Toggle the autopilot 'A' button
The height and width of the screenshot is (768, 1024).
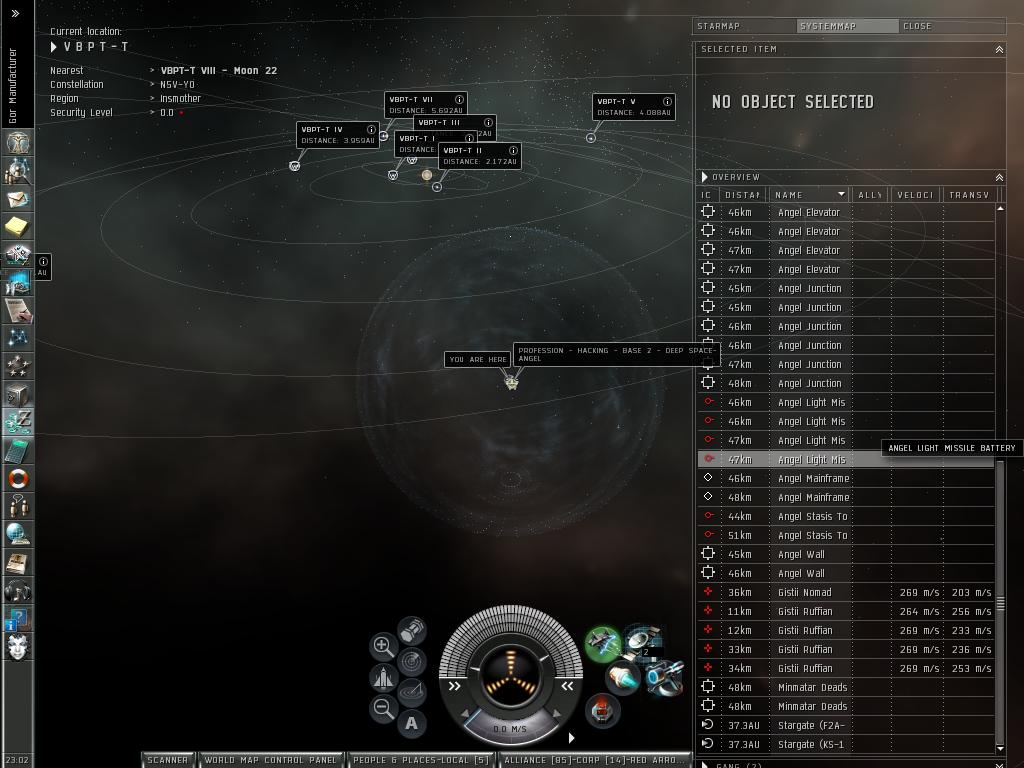(411, 723)
